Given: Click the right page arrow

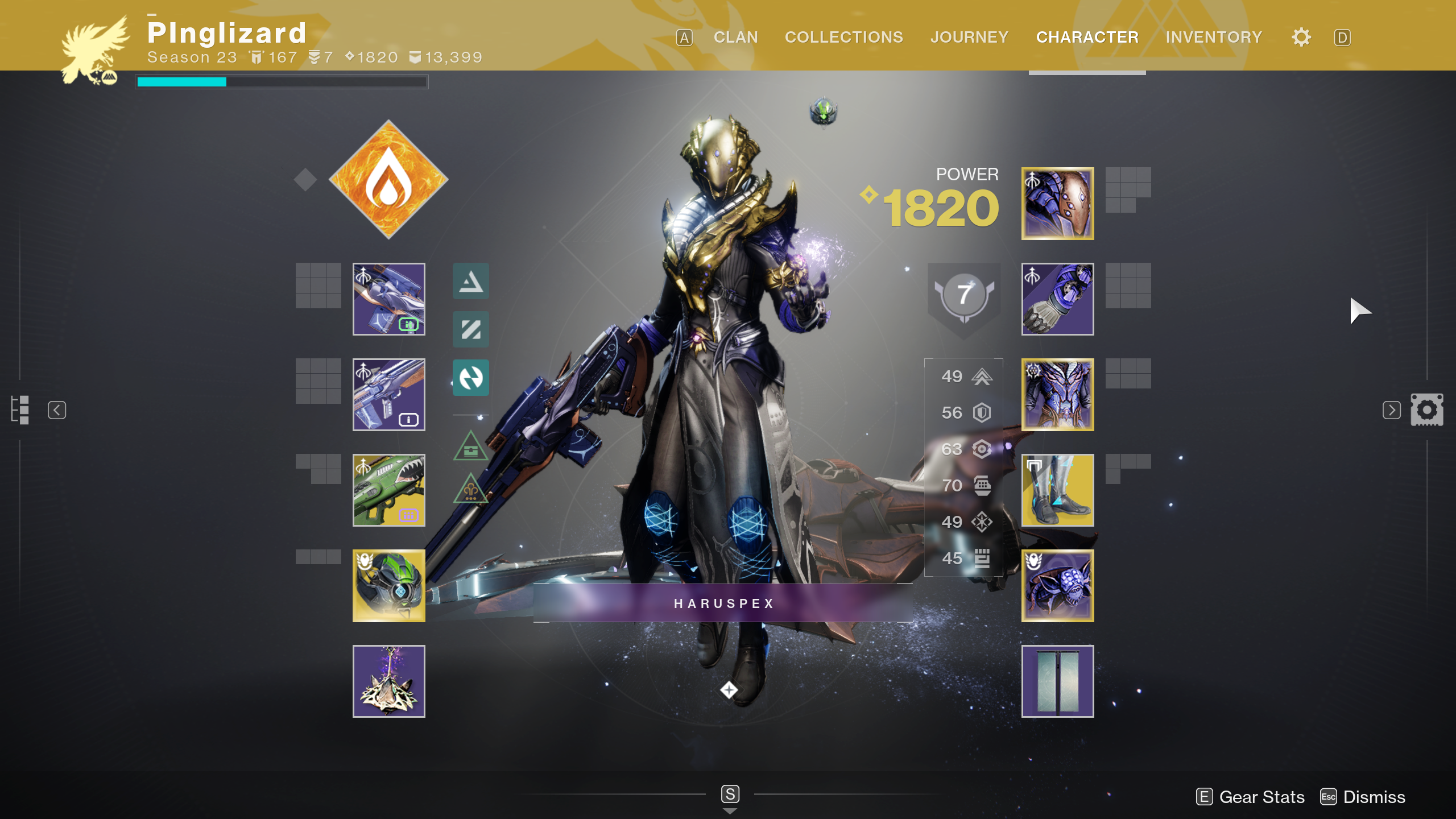Looking at the screenshot, I should tap(1391, 410).
